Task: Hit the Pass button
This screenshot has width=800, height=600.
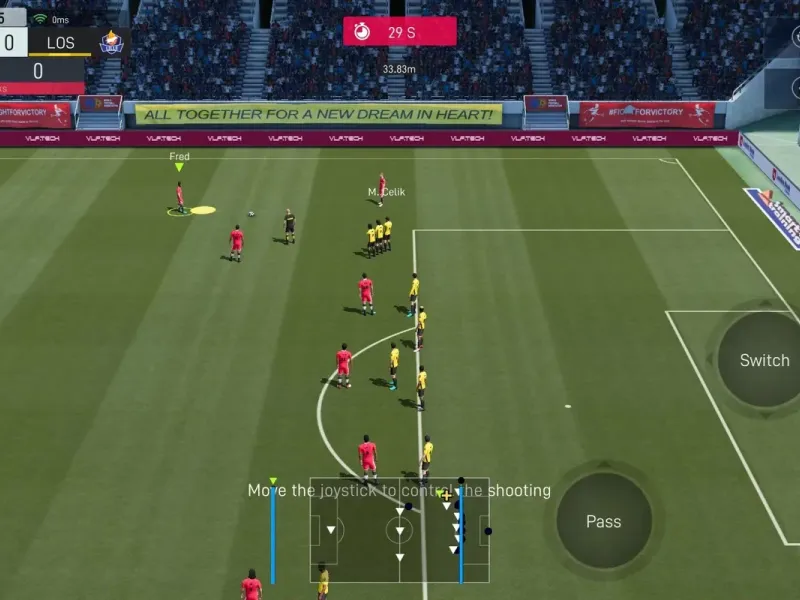Action: [603, 521]
